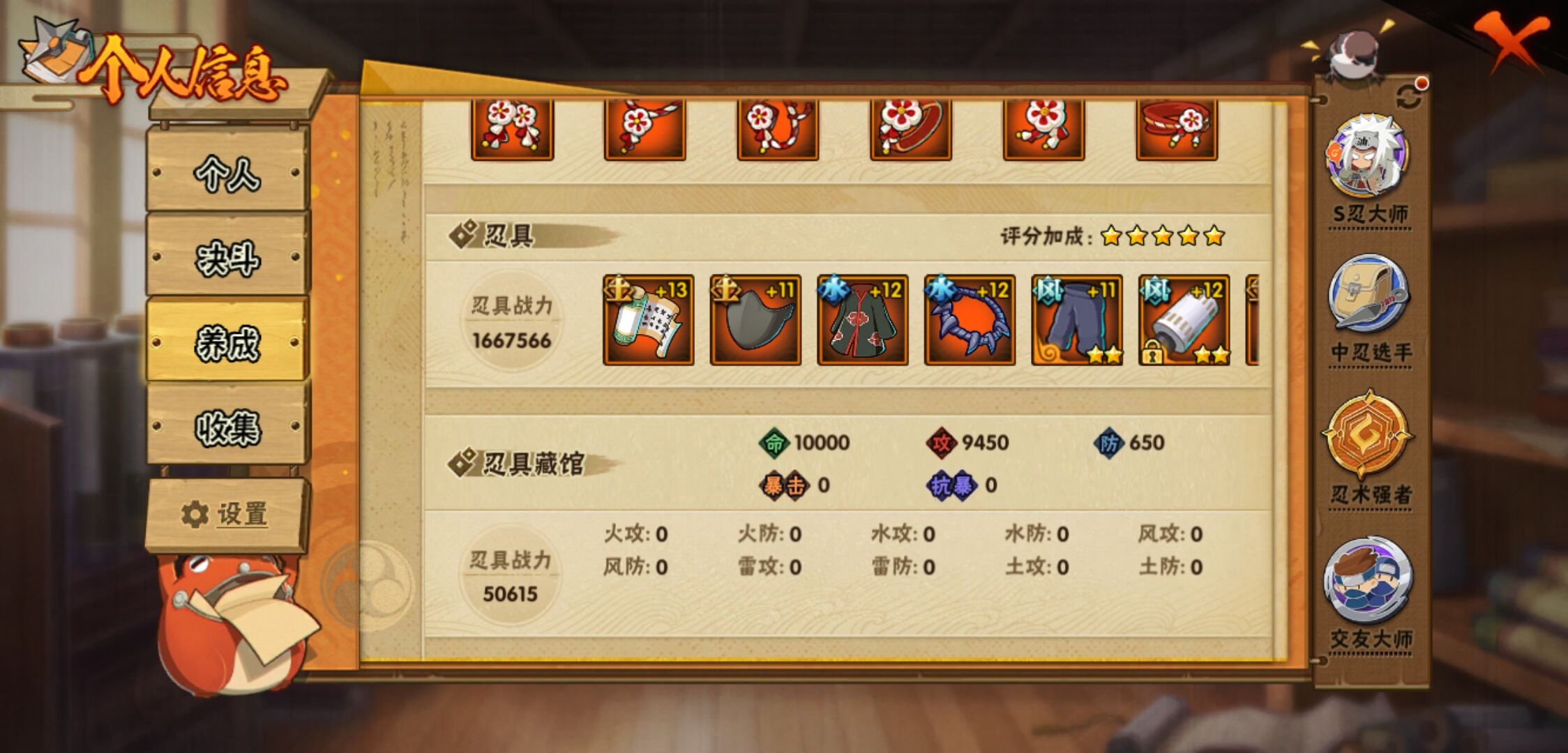
Task: Switch to the 个人 tab
Action: click(225, 176)
